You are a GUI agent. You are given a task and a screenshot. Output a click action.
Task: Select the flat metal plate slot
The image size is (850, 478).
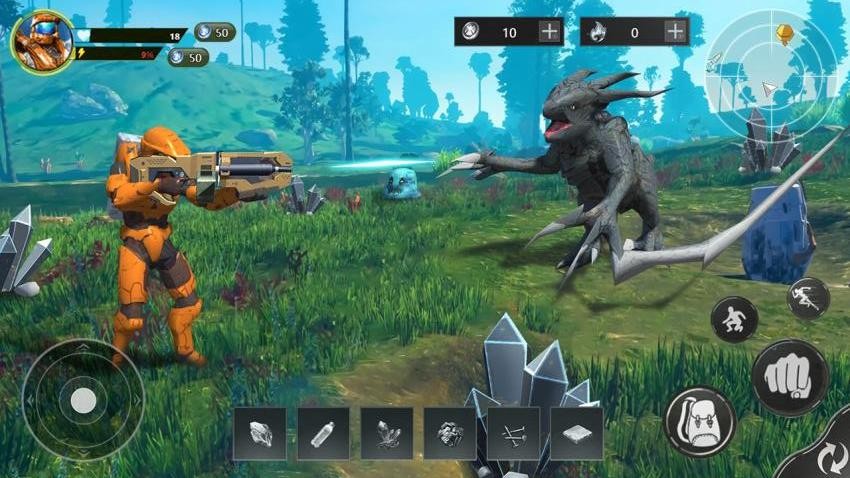pyautogui.click(x=576, y=433)
